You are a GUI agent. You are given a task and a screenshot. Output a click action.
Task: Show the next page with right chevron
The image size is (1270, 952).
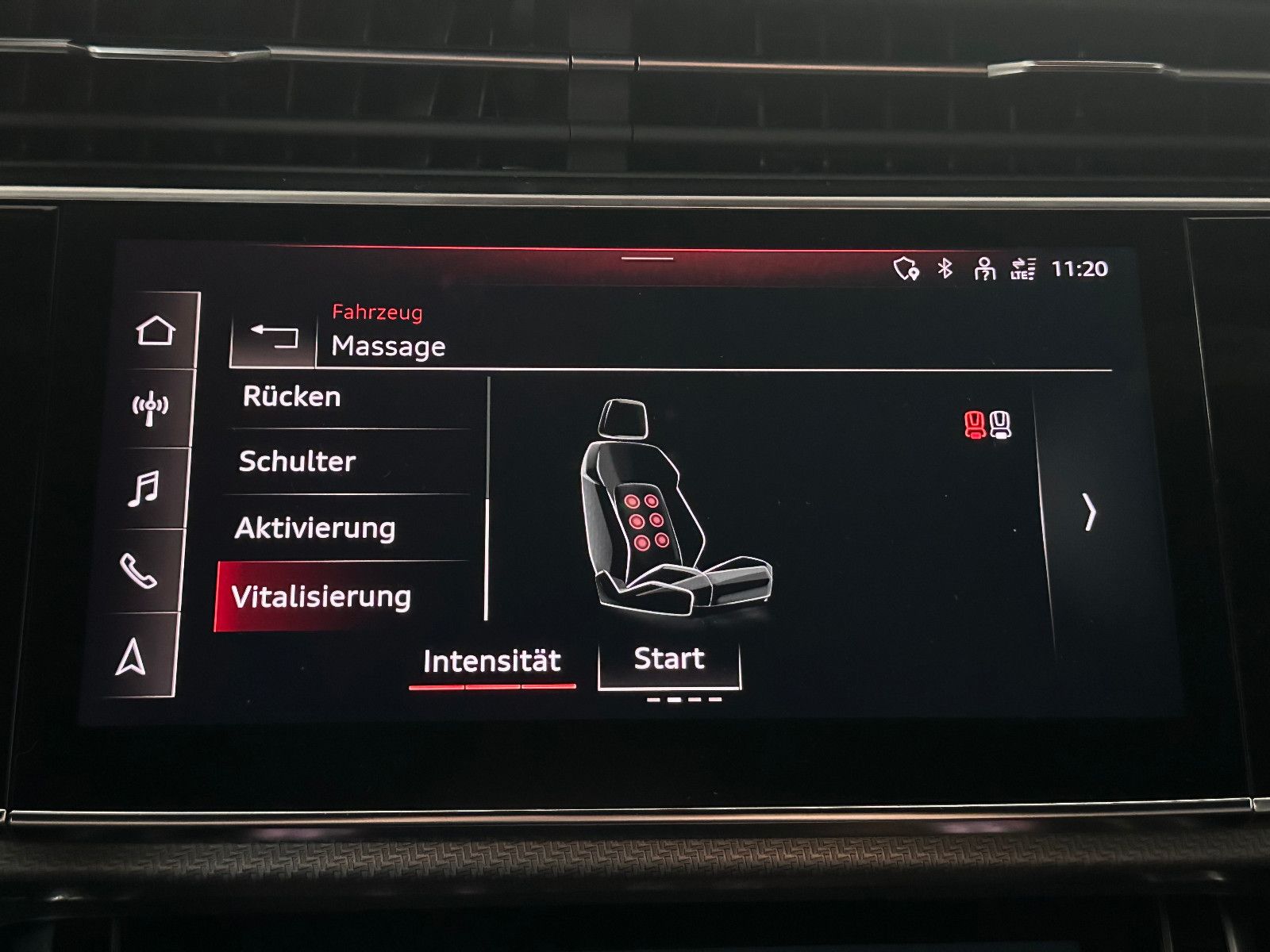pos(1089,512)
